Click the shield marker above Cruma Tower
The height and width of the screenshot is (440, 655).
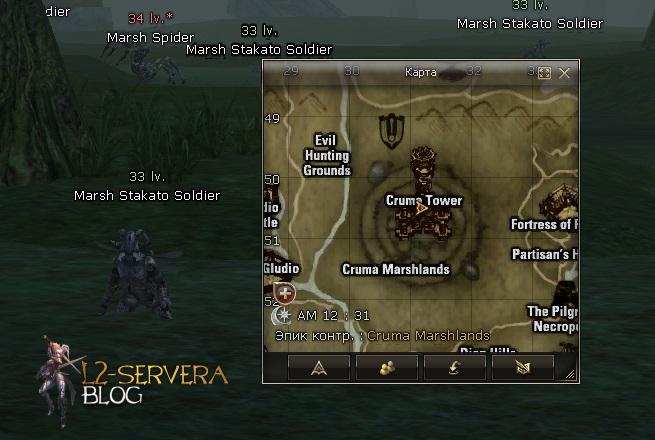pyautogui.click(x=391, y=129)
